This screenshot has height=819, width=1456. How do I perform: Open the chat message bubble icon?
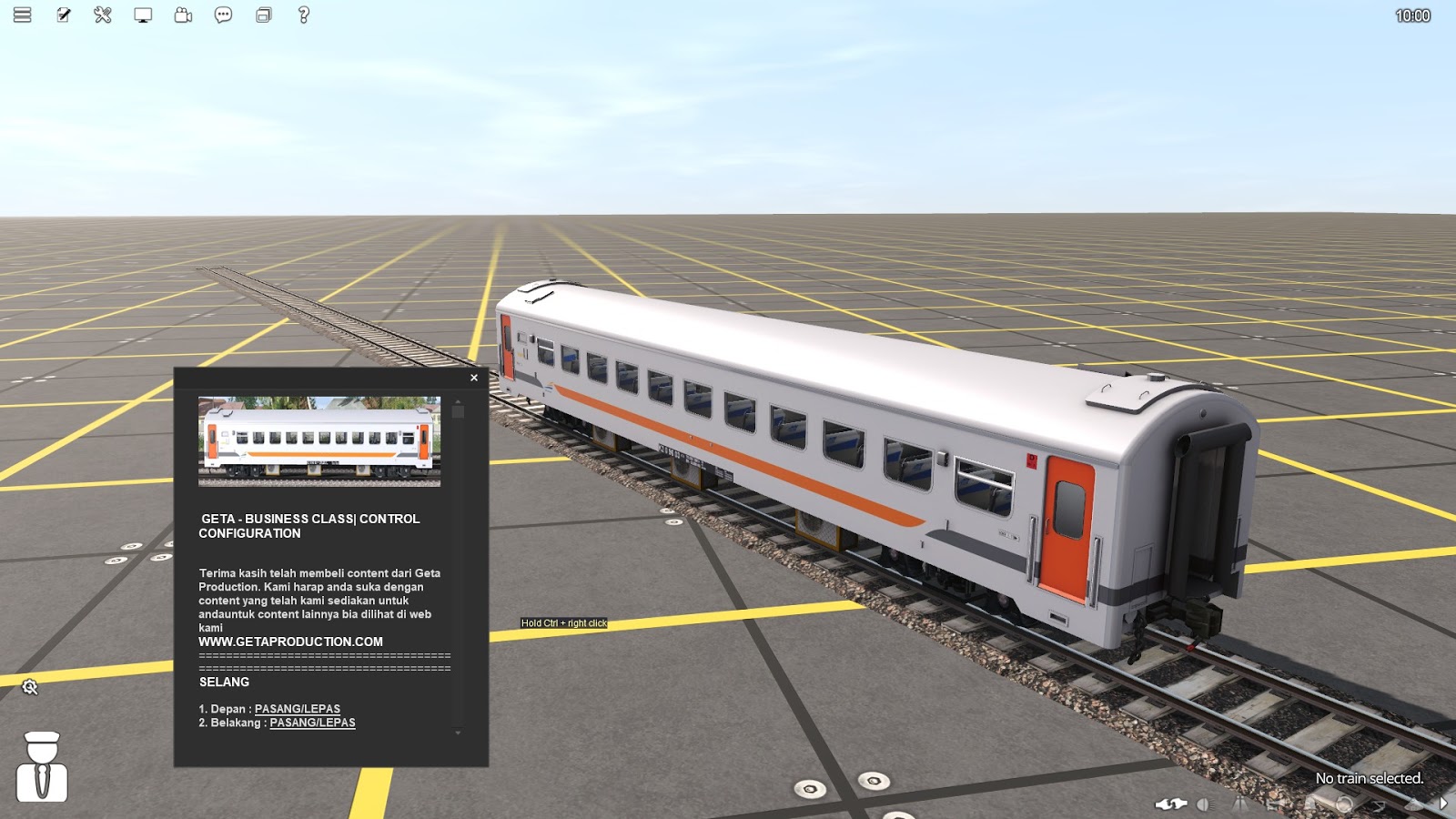(x=221, y=15)
